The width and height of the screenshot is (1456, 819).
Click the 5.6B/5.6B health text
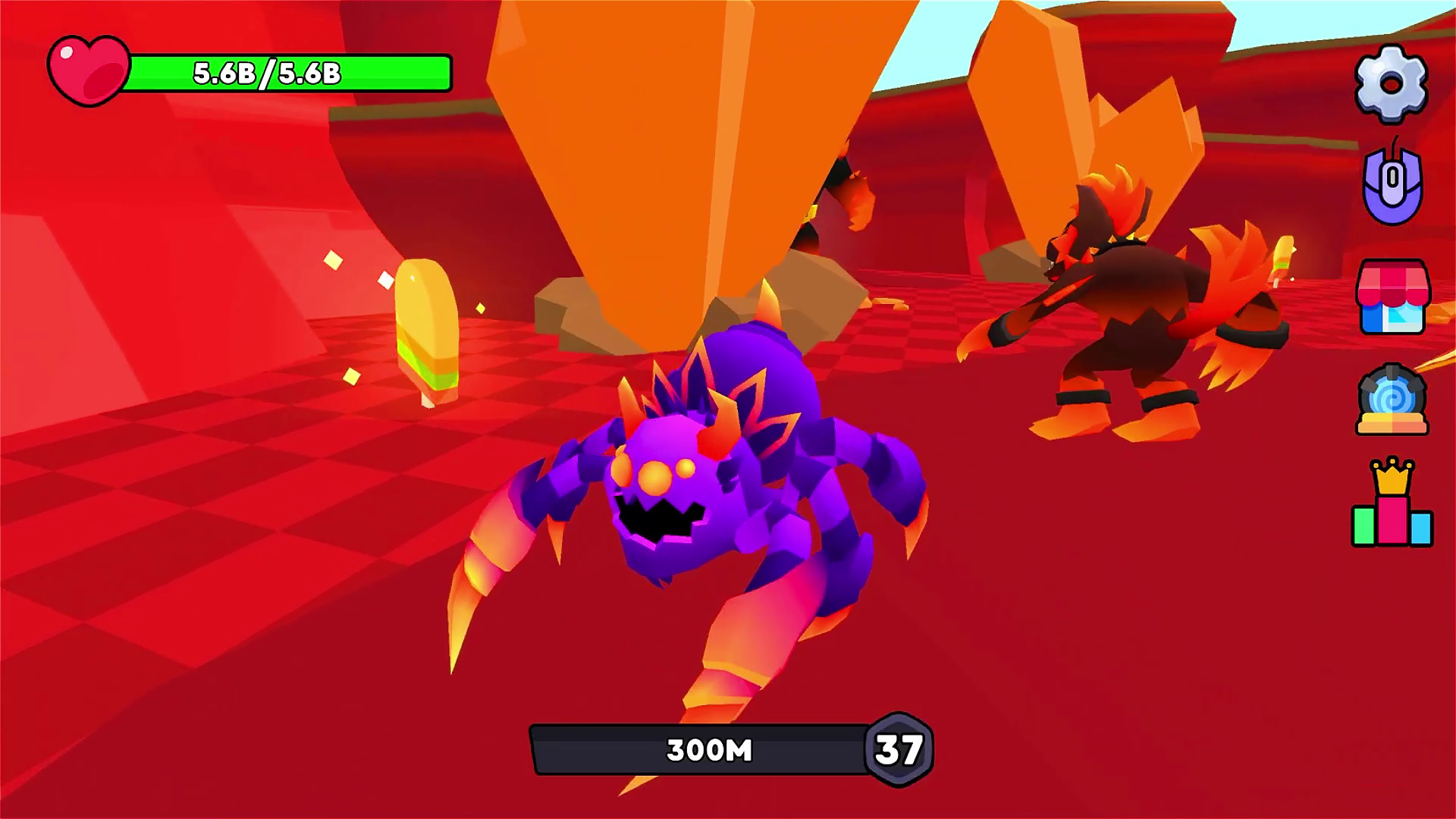[x=265, y=74]
